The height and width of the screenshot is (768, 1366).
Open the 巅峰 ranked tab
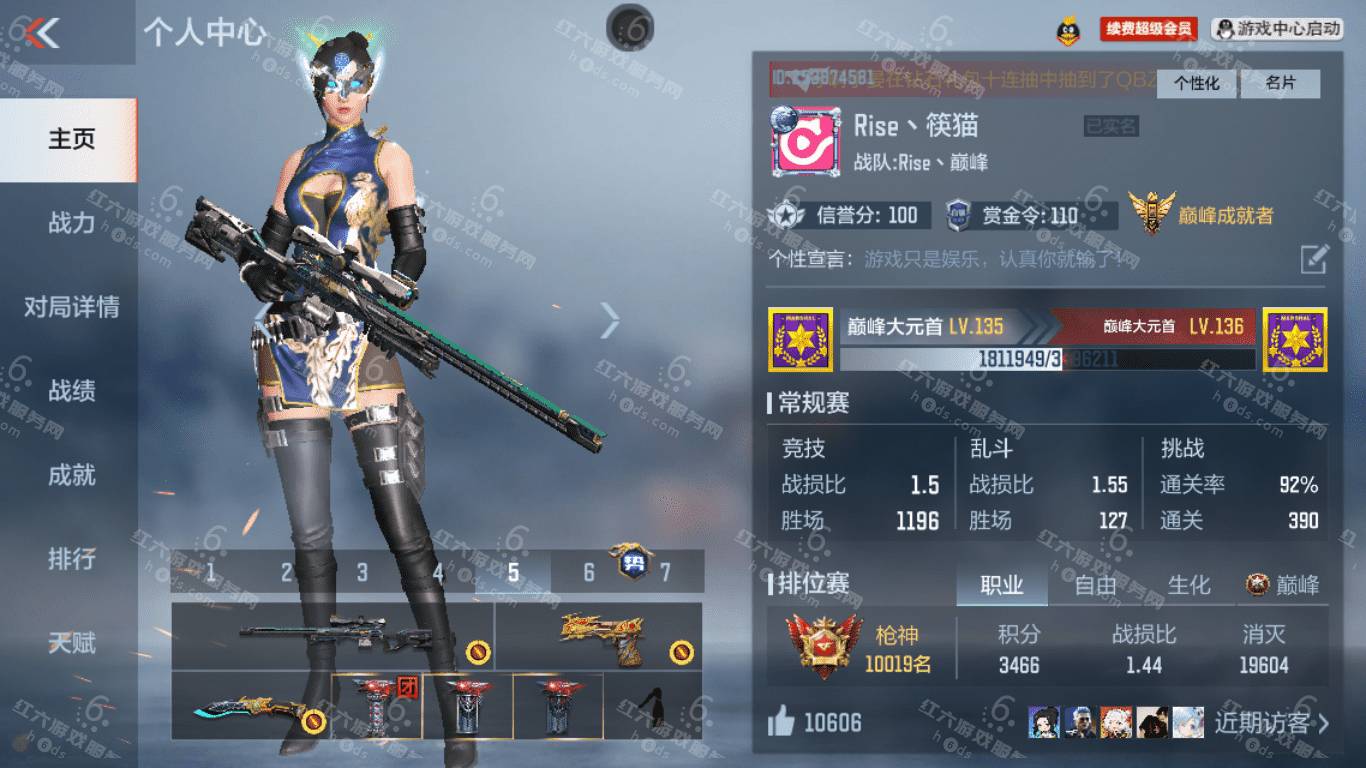[1284, 585]
